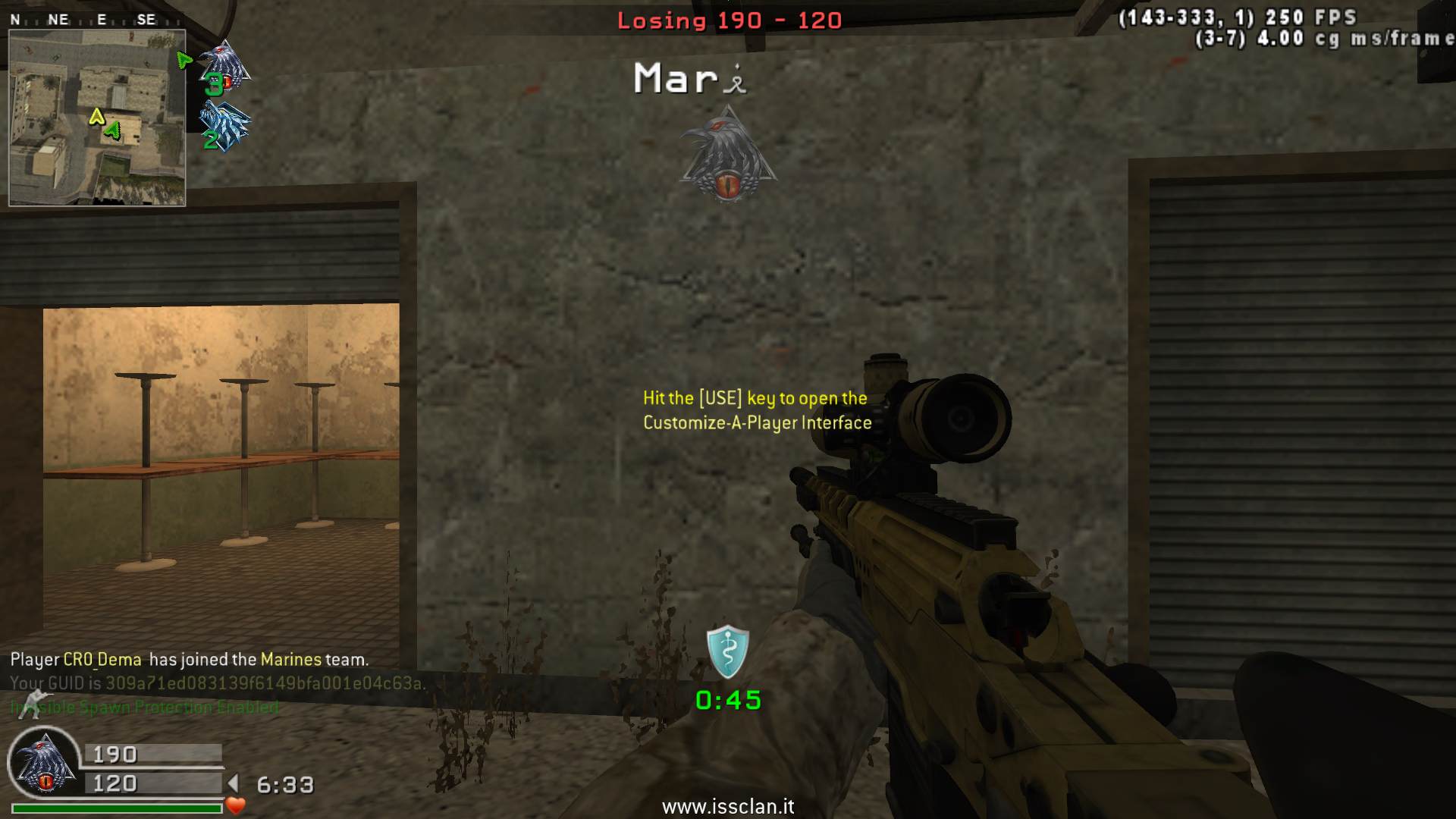Select the blue wolf team icon beside minimap
This screenshot has width=1456, height=819.
pos(225,126)
